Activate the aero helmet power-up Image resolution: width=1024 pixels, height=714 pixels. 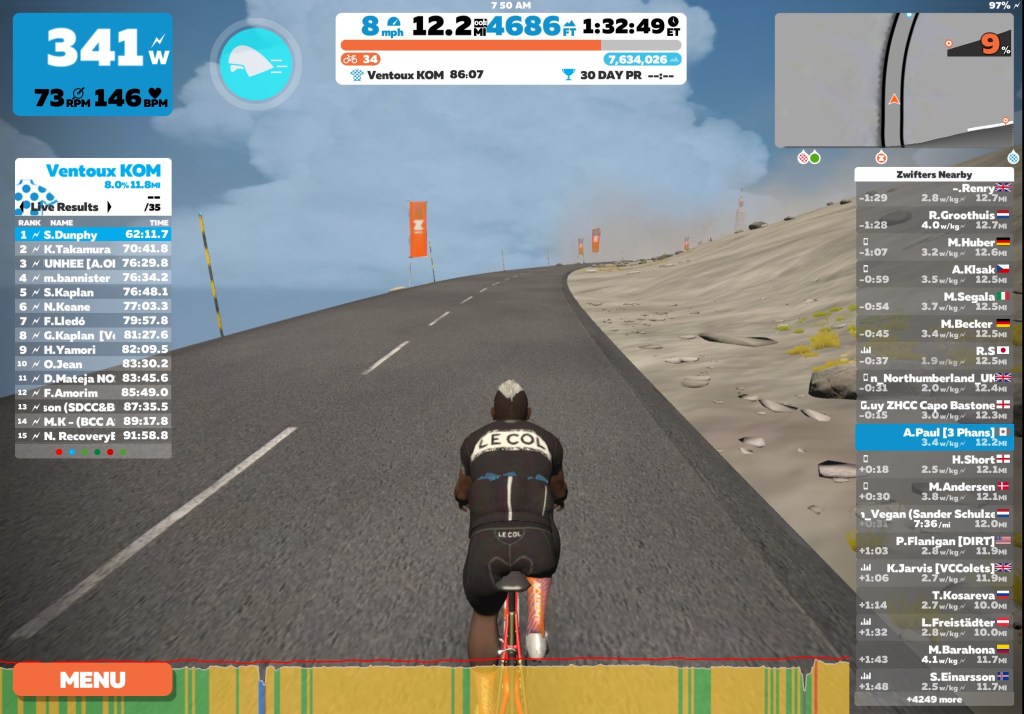click(254, 66)
